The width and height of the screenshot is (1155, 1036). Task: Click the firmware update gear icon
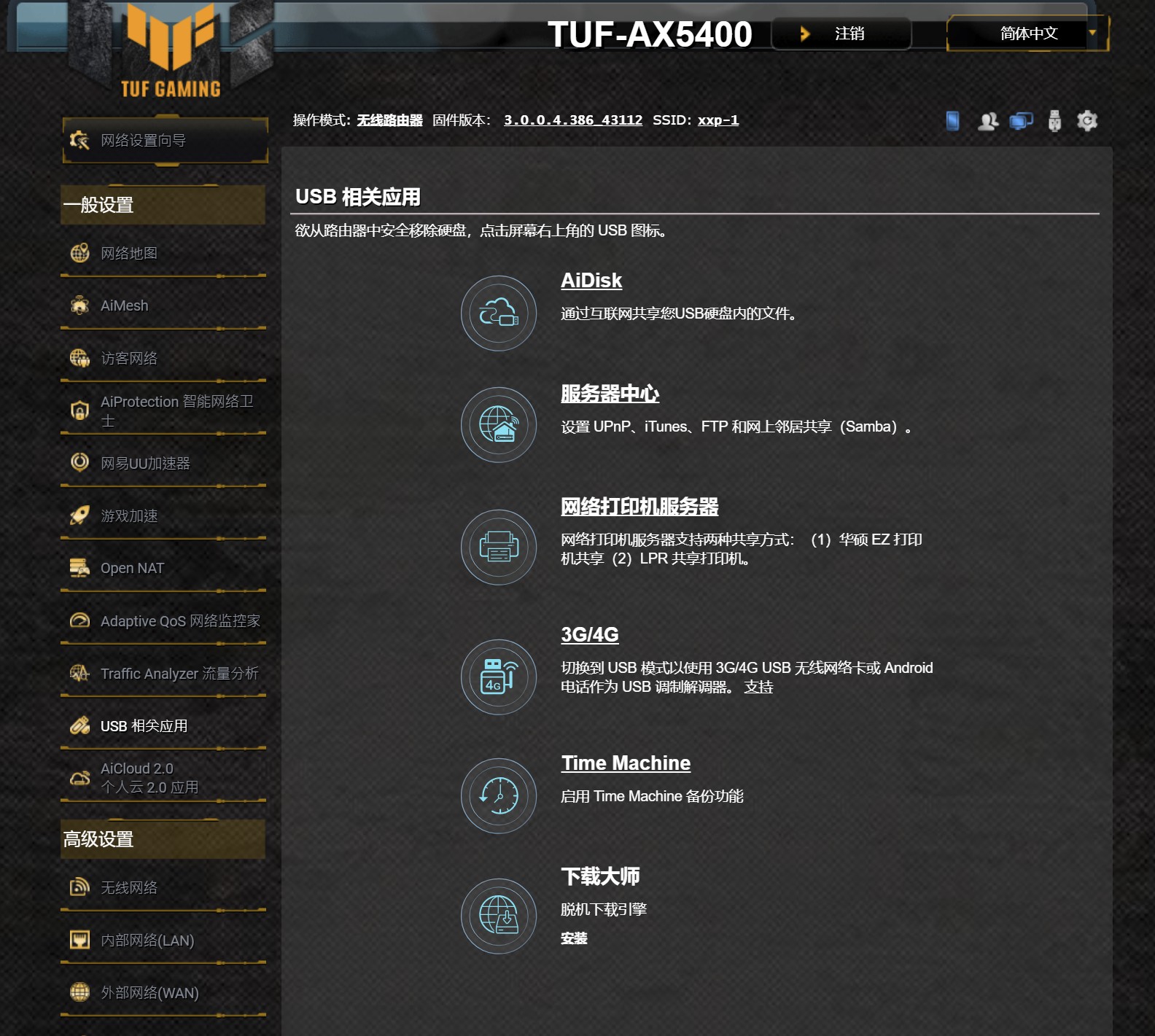click(1086, 120)
